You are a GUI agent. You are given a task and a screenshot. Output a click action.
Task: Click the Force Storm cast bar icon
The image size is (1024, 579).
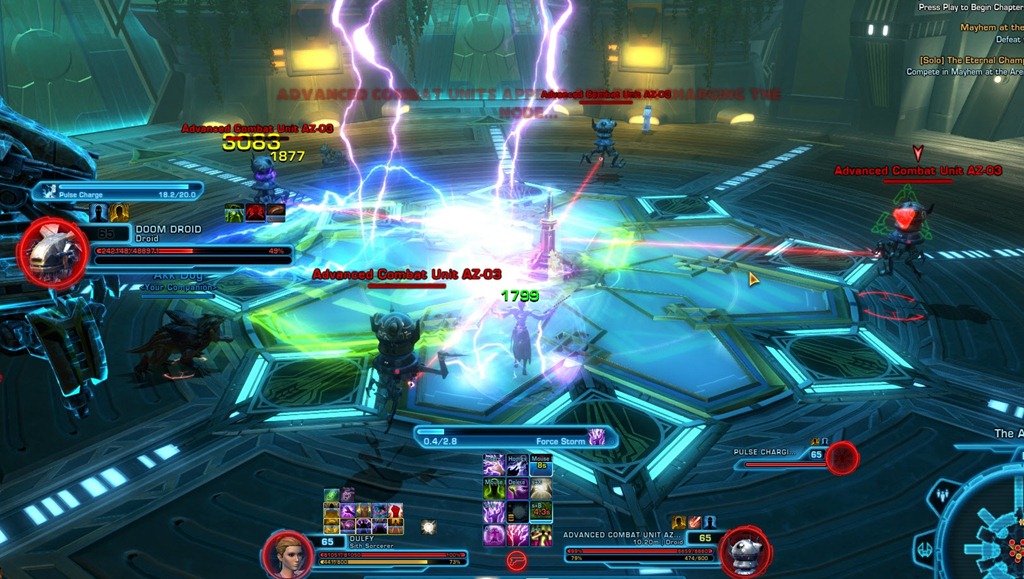(597, 437)
